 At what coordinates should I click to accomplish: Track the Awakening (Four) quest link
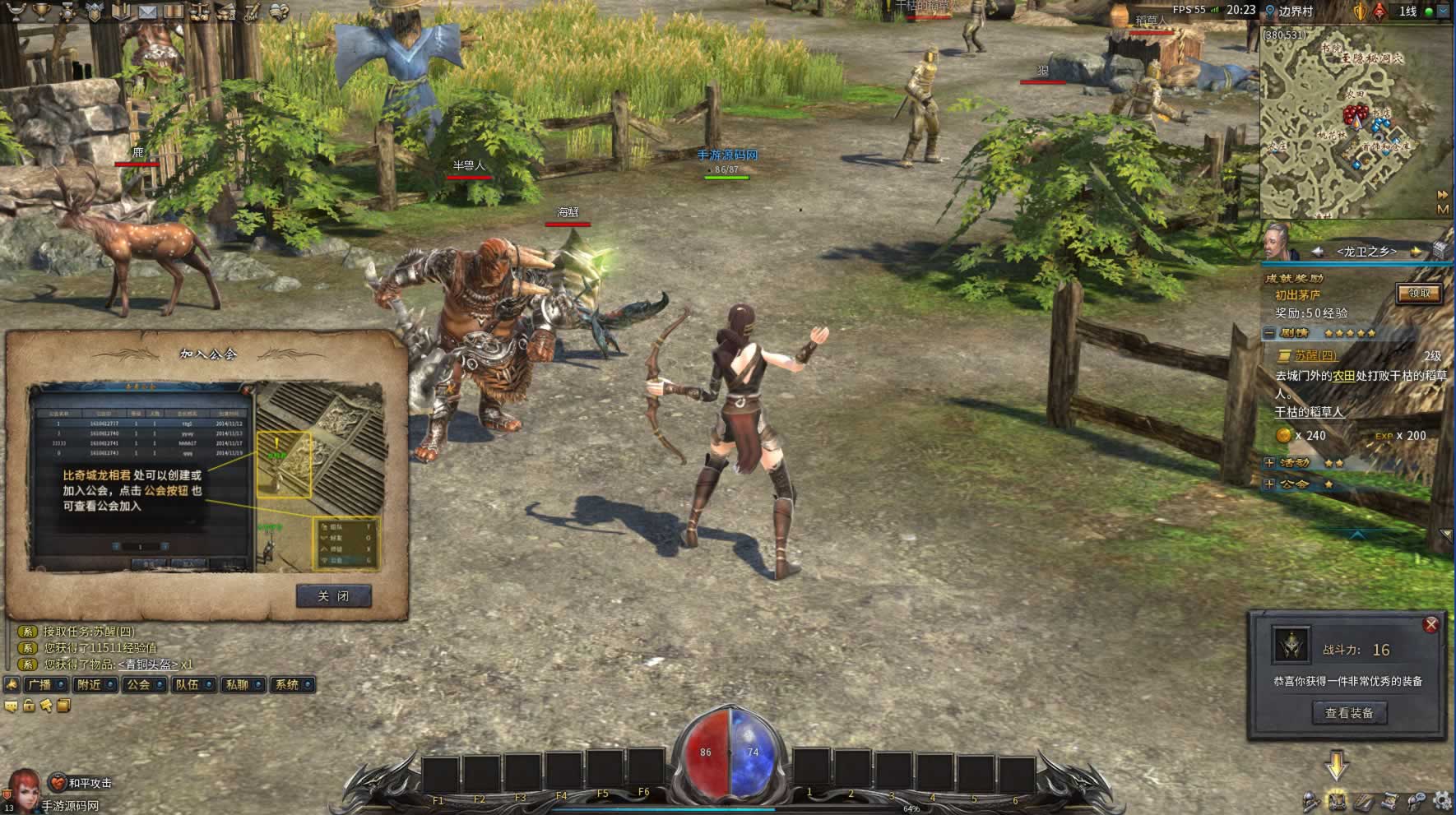1315,356
